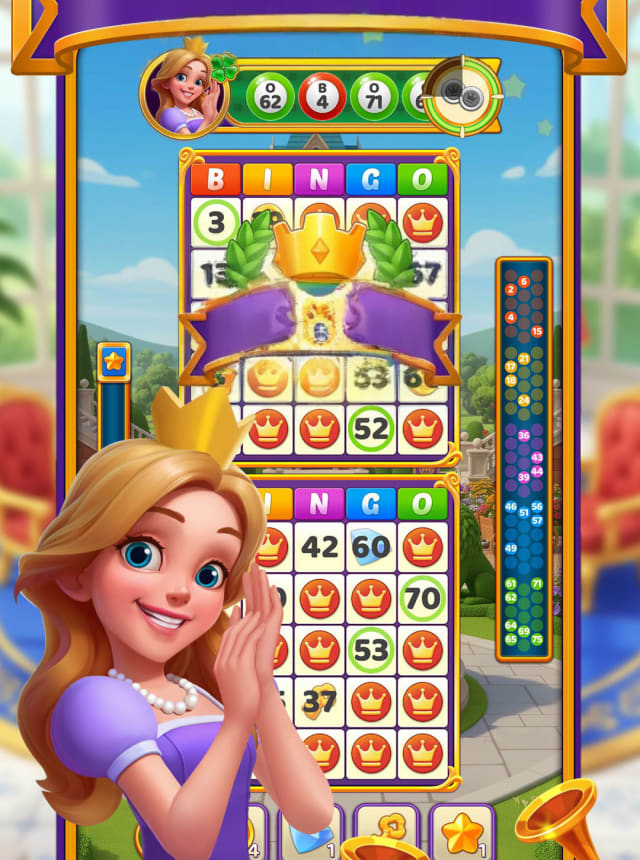Use the gold star power-up

click(462, 832)
